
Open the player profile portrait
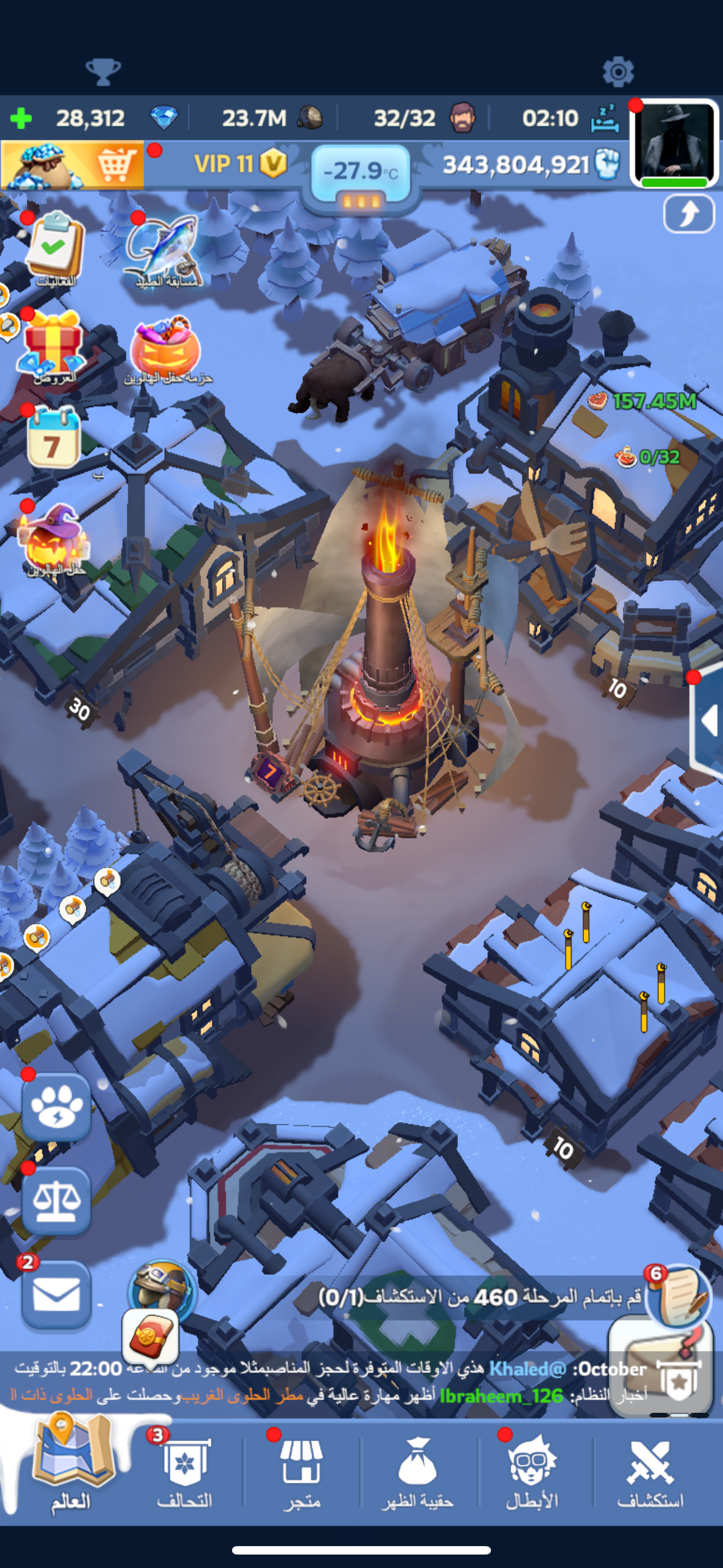tap(674, 144)
